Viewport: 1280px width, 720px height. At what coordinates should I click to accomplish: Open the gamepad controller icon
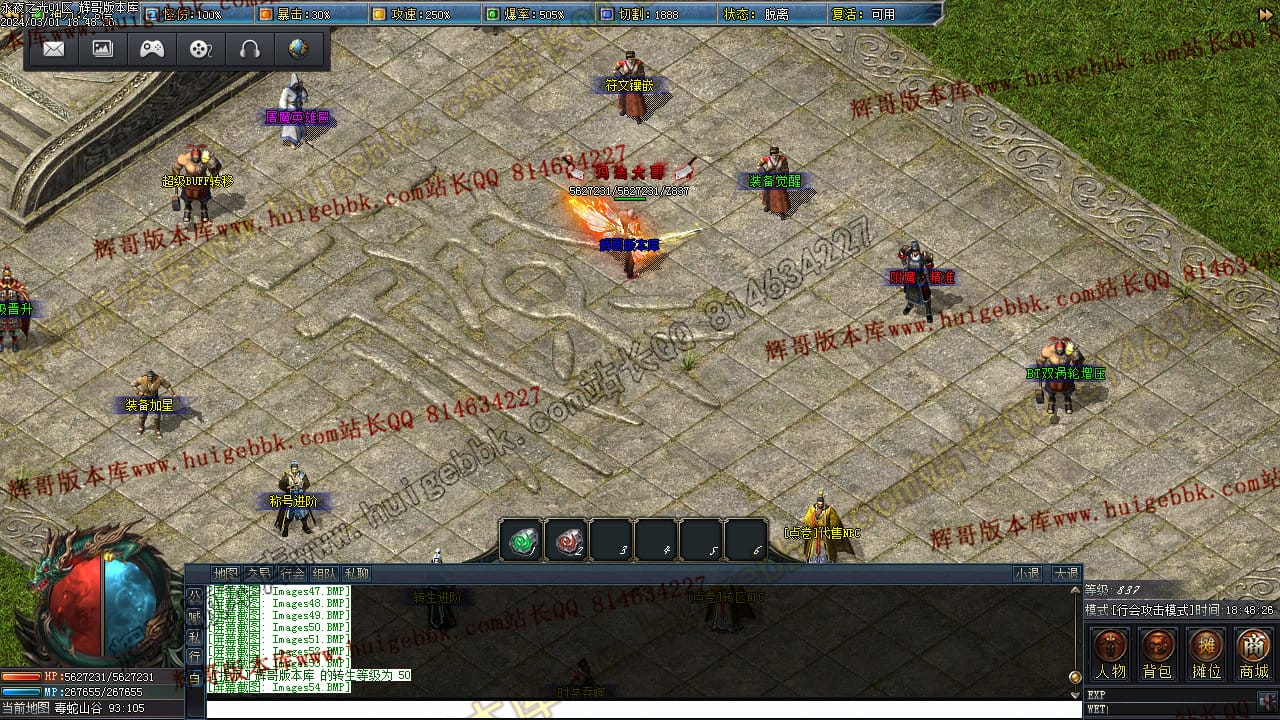pyautogui.click(x=152, y=48)
